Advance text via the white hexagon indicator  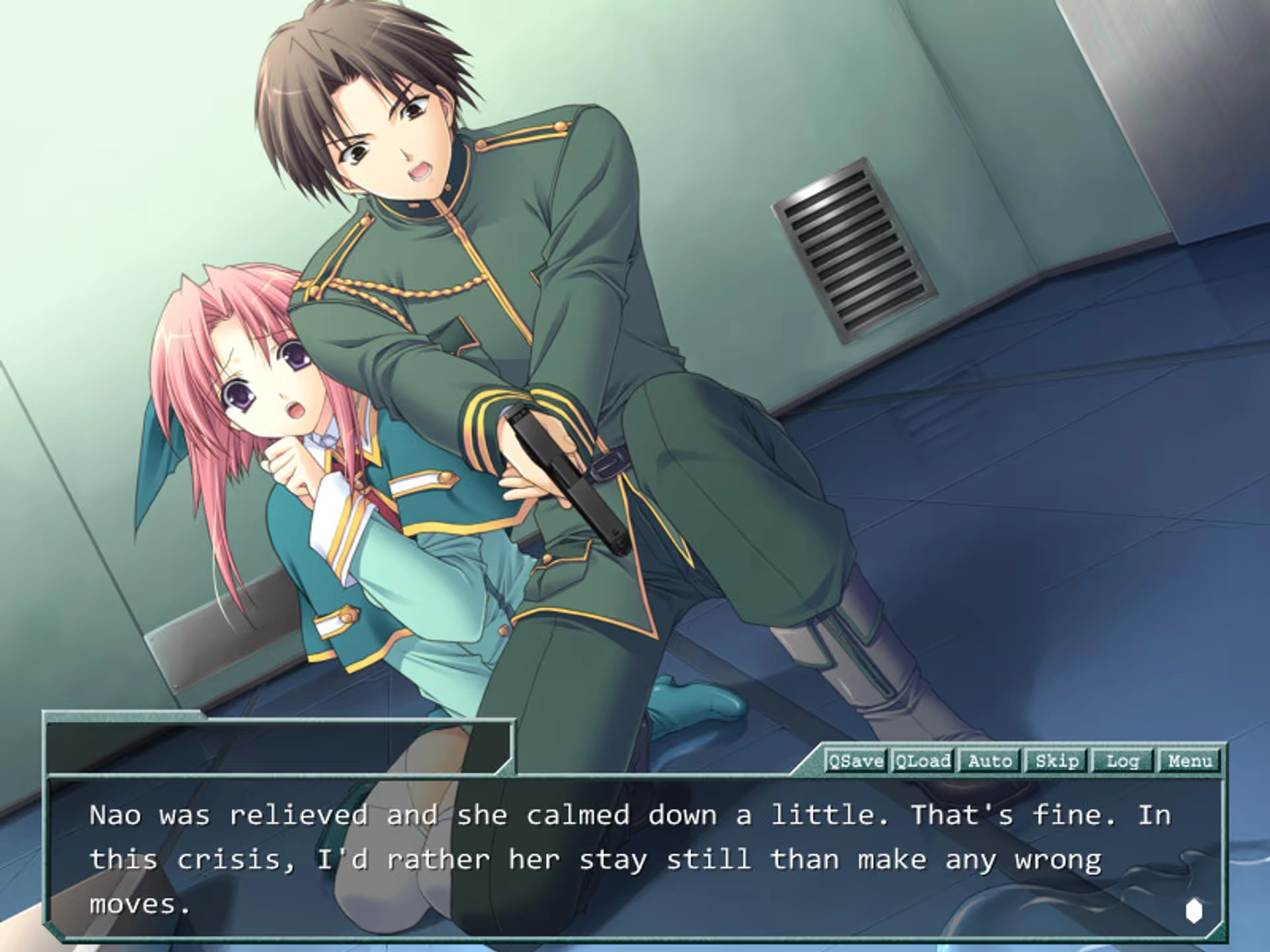(1193, 910)
